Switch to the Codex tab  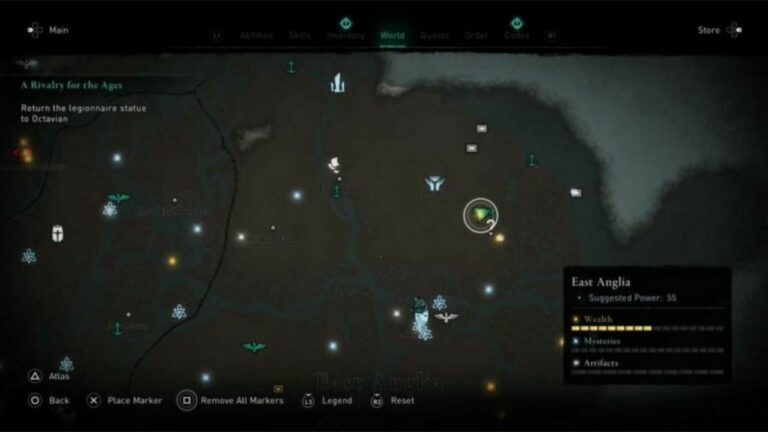[517, 36]
